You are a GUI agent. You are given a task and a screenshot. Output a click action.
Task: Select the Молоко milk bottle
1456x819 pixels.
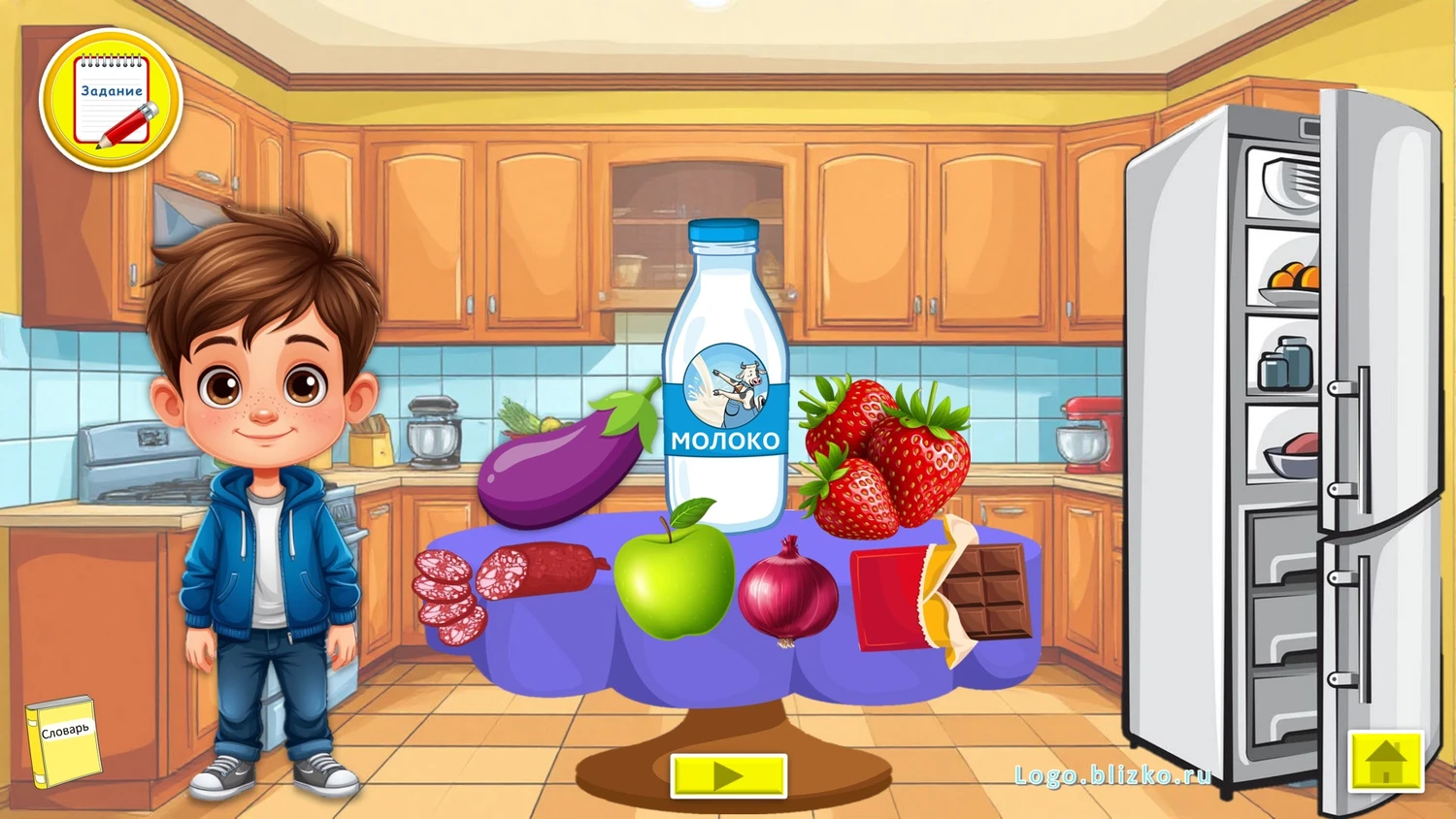click(x=725, y=388)
